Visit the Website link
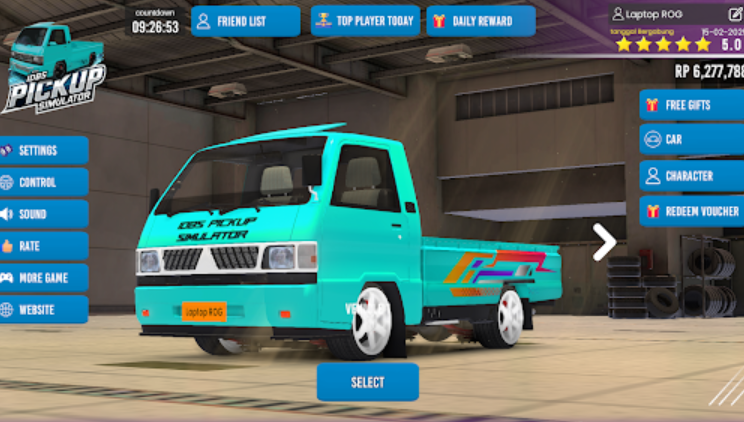The image size is (744, 422). [44, 310]
